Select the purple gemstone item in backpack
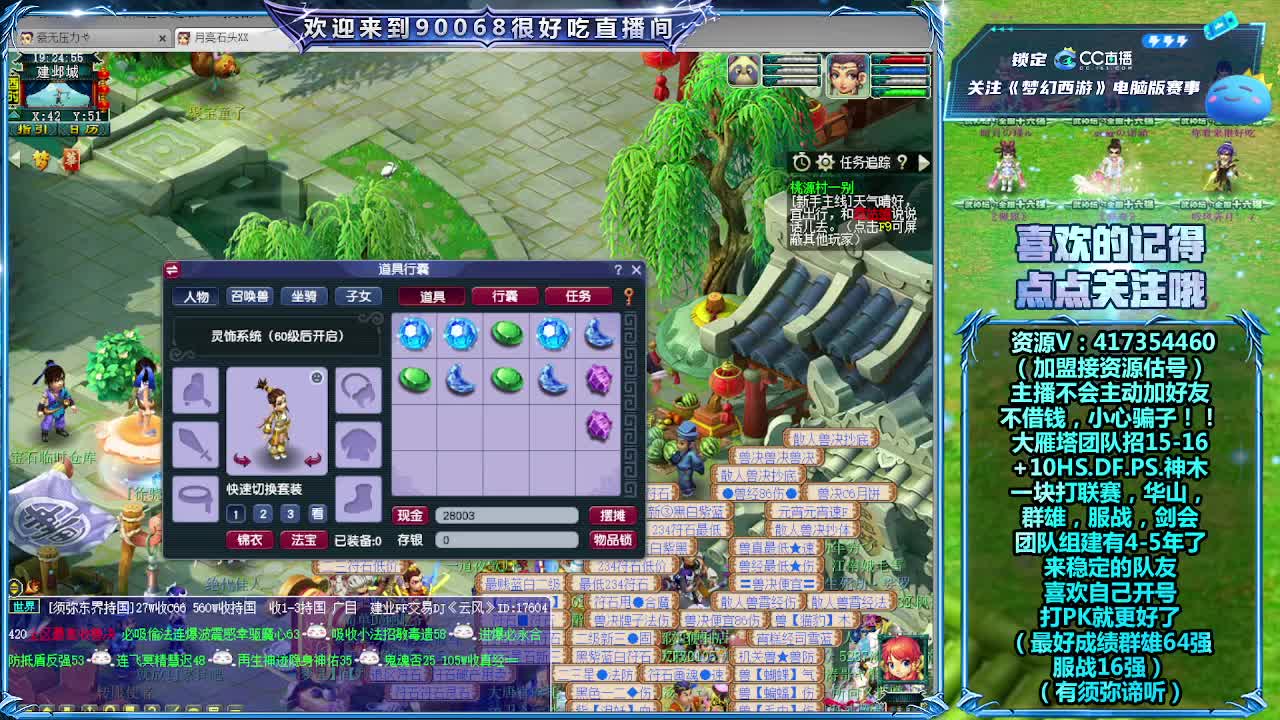The width and height of the screenshot is (1280, 720). [598, 382]
